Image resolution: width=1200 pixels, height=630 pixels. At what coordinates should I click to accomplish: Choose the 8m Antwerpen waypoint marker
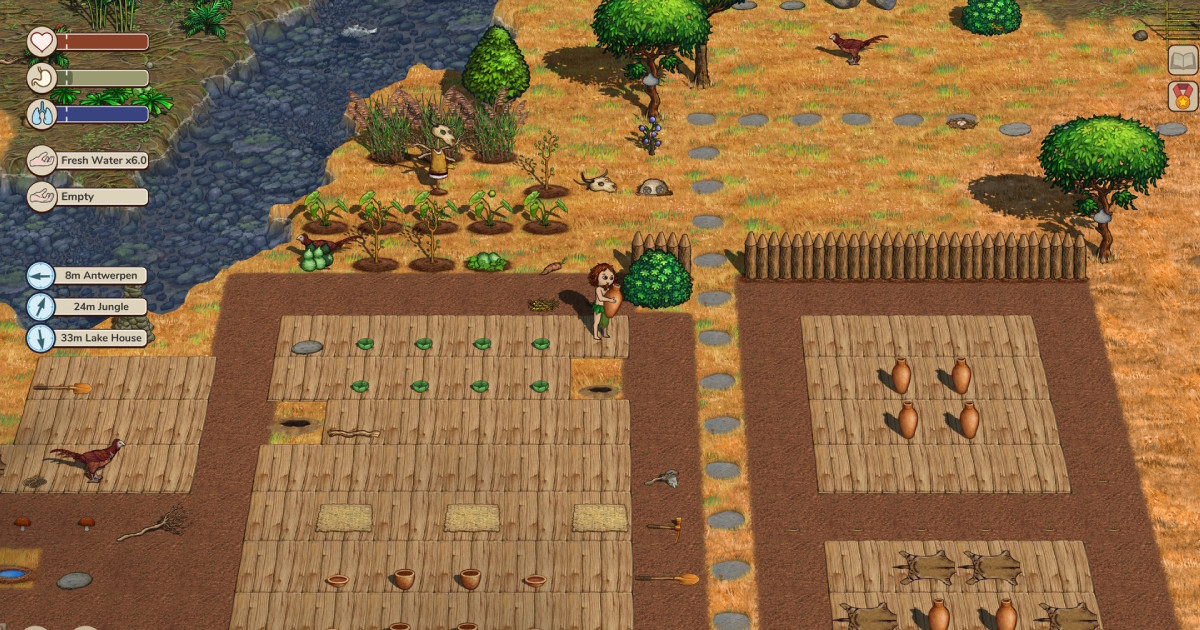click(x=86, y=275)
